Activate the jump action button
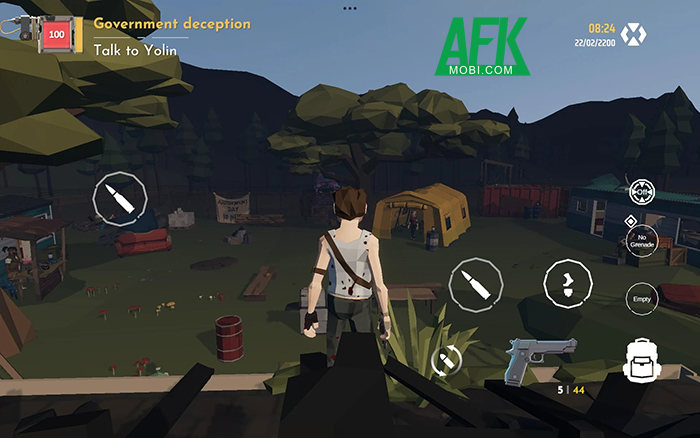Image resolution: width=700 pixels, height=438 pixels. pos(568,284)
